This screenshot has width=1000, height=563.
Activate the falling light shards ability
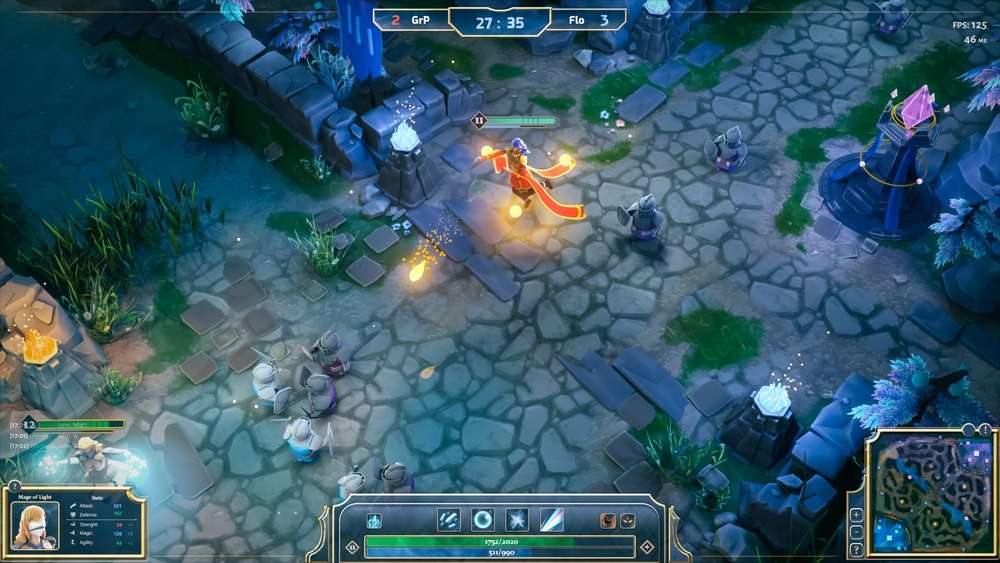[x=449, y=520]
